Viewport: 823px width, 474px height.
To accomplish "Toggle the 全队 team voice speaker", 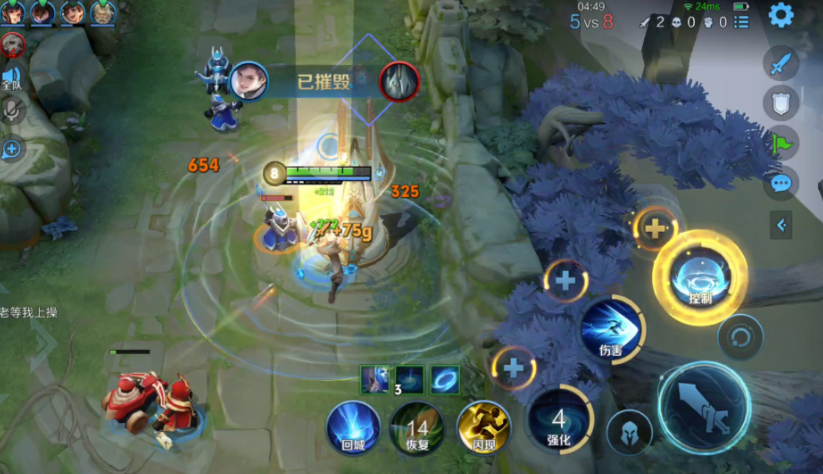I will [x=12, y=78].
